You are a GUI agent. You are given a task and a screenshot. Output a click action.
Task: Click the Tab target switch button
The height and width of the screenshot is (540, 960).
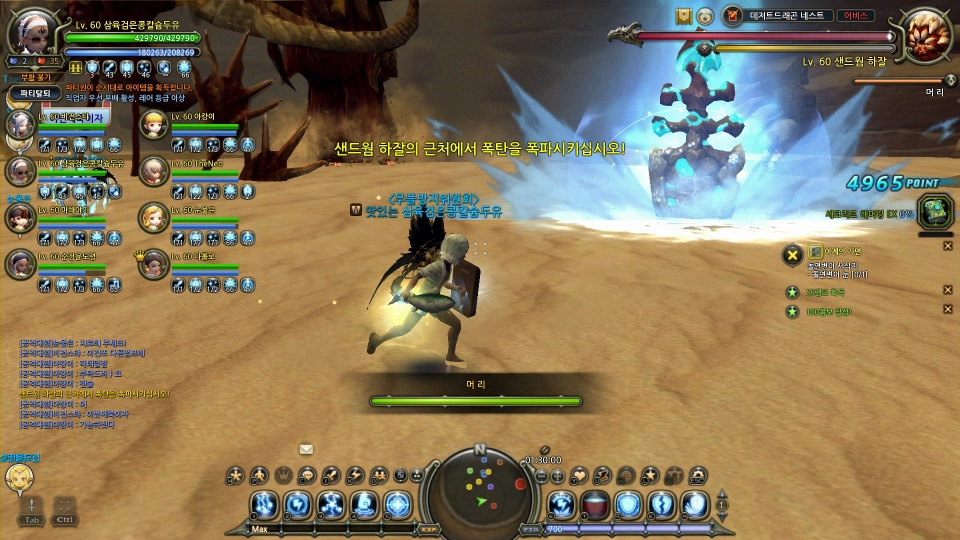tap(33, 509)
